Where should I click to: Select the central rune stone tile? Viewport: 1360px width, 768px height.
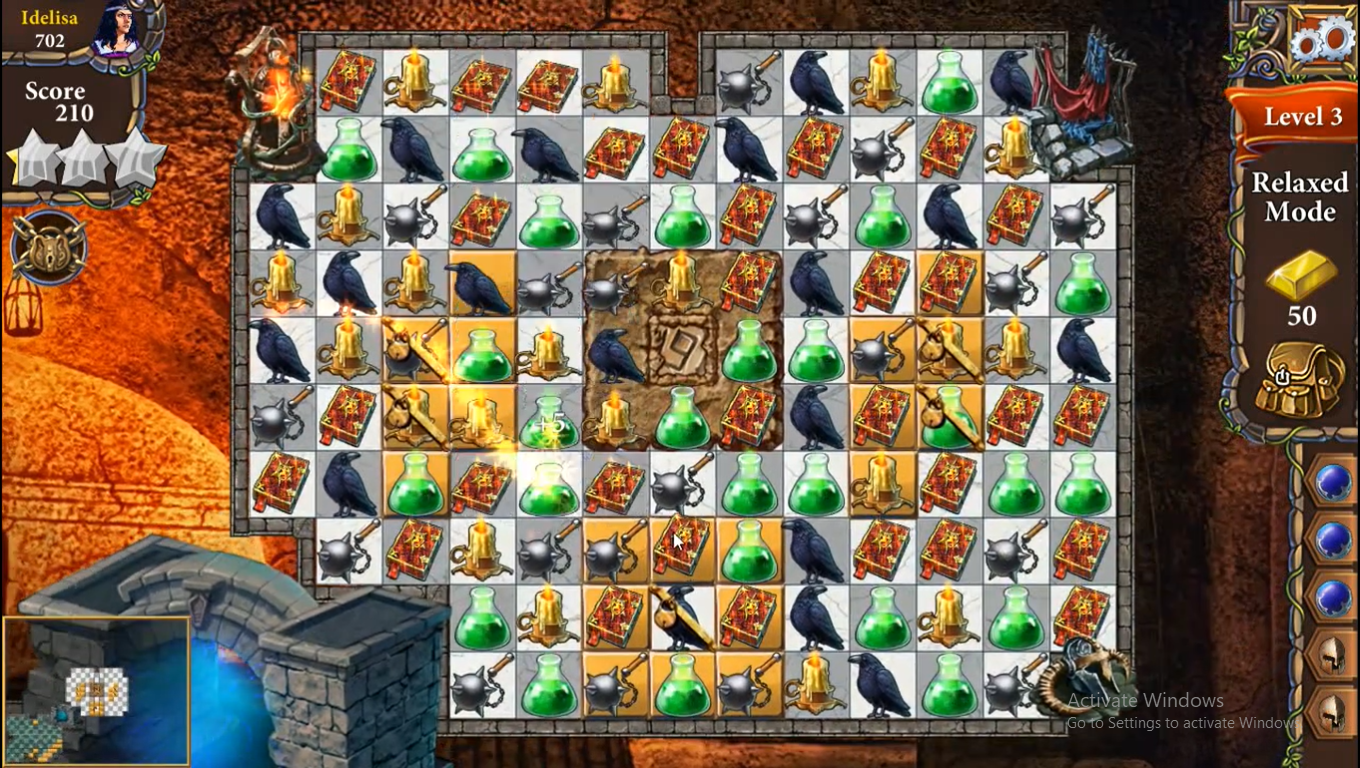pos(682,347)
